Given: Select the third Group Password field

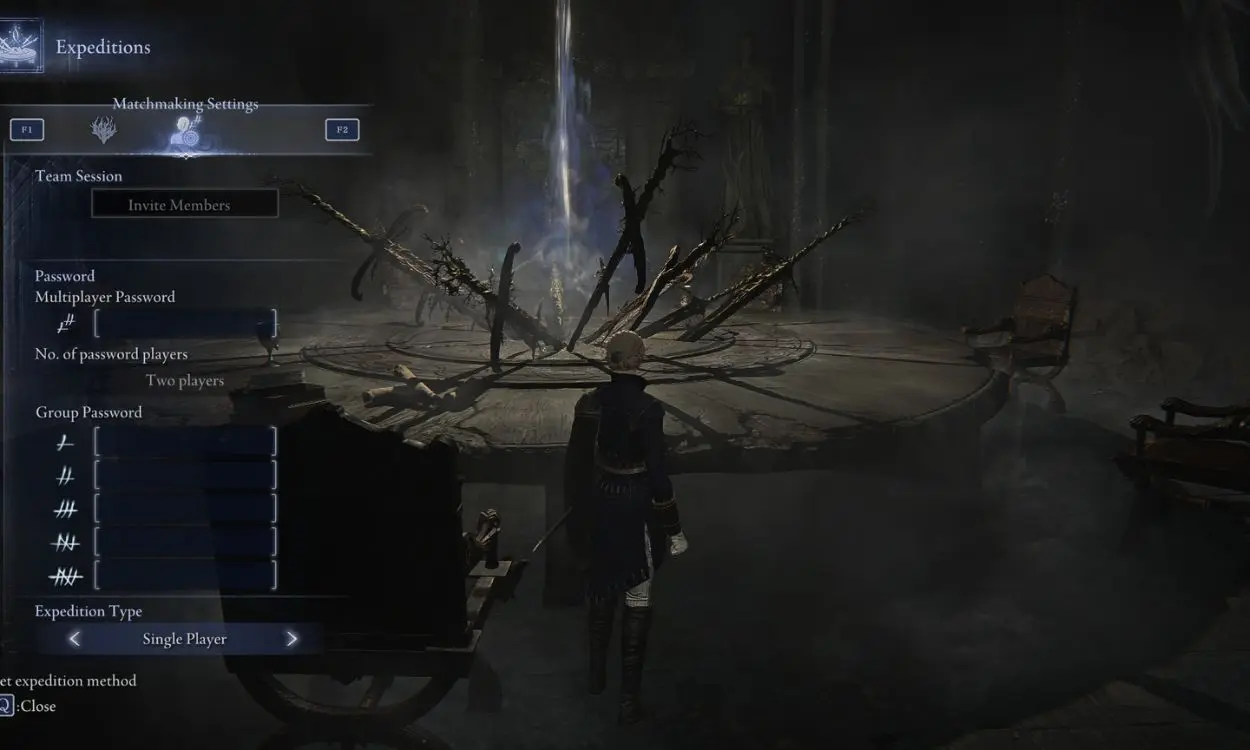Looking at the screenshot, I should pyautogui.click(x=185, y=509).
